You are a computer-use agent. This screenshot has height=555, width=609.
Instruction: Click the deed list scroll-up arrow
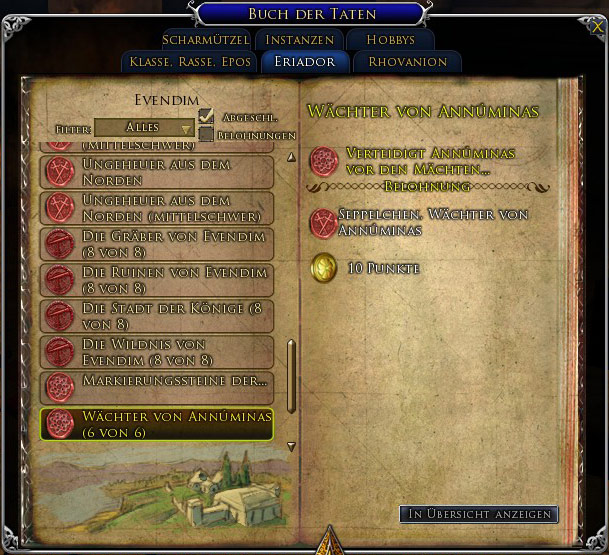pos(292,157)
